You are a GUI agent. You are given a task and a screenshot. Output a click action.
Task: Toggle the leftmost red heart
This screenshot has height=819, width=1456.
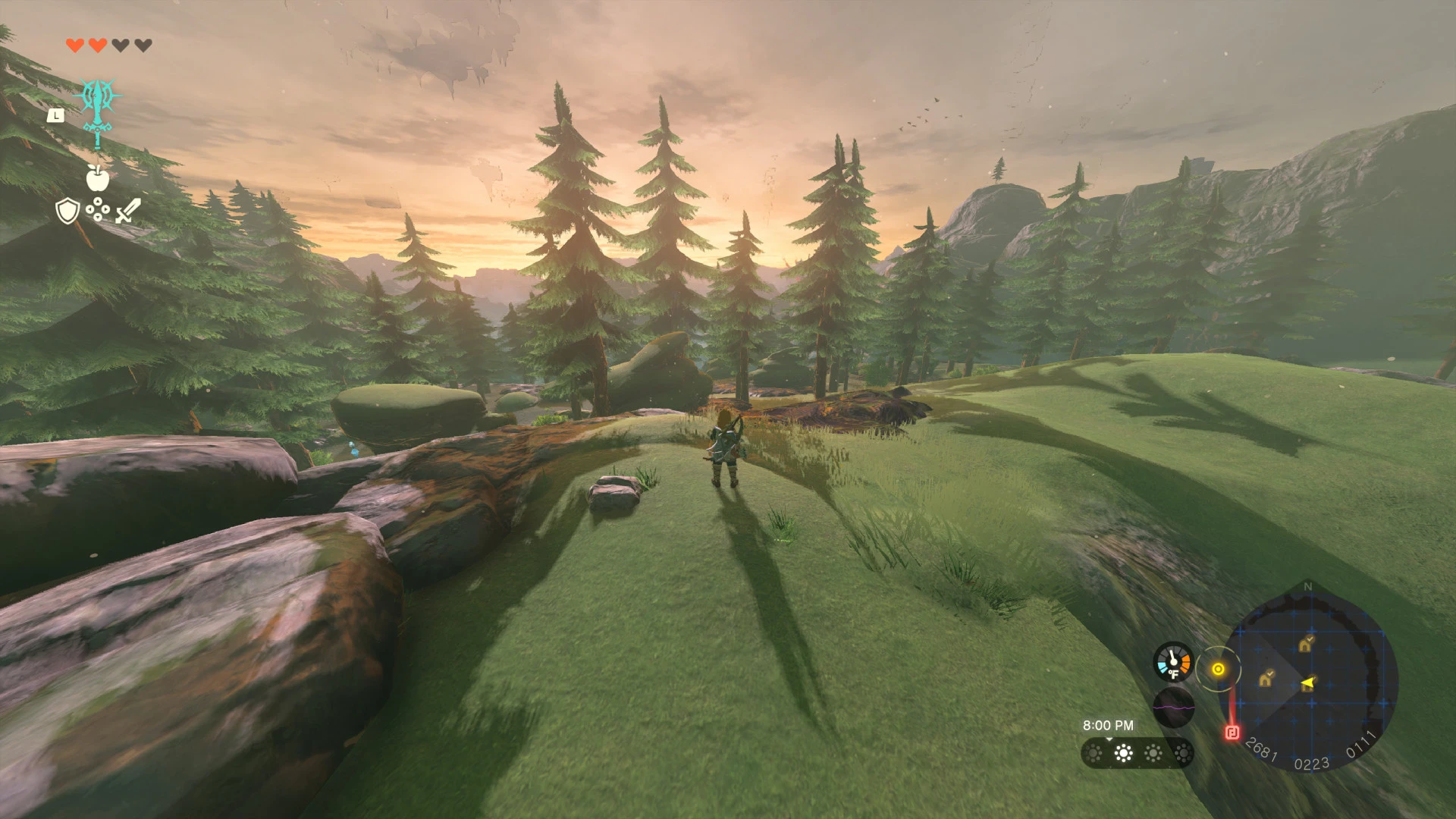point(75,46)
